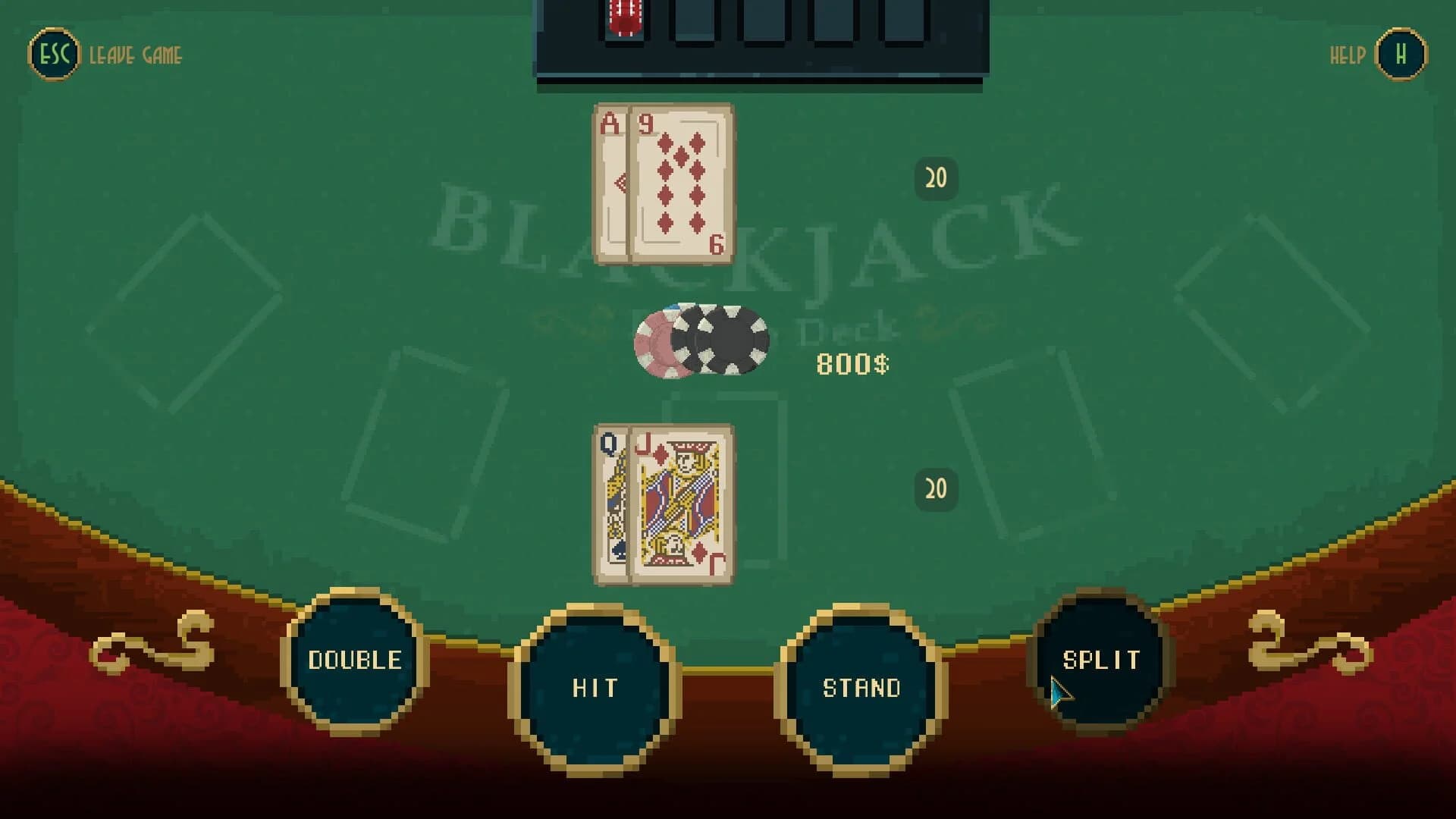
Task: Click the red card in the dealing shoe
Action: pos(623,15)
